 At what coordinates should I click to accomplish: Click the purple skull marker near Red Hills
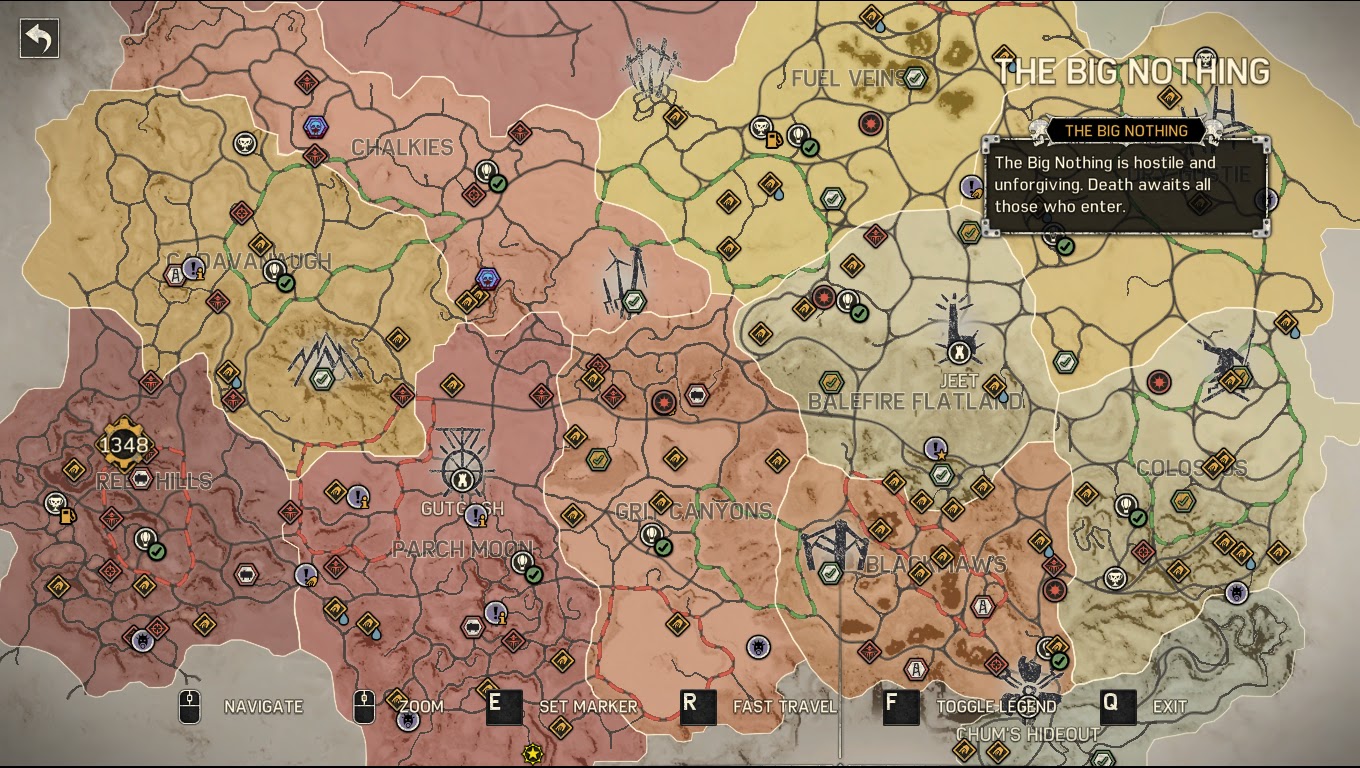pos(141,640)
